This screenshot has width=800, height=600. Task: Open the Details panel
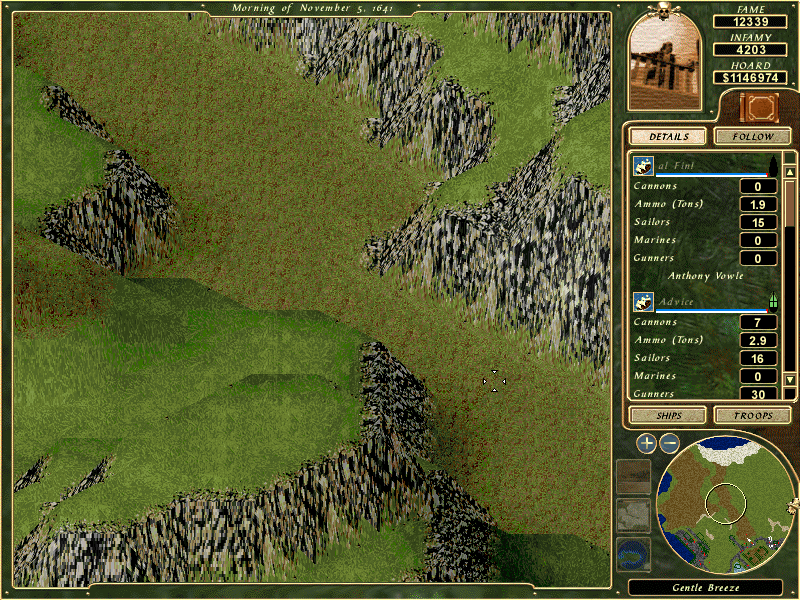[667, 136]
